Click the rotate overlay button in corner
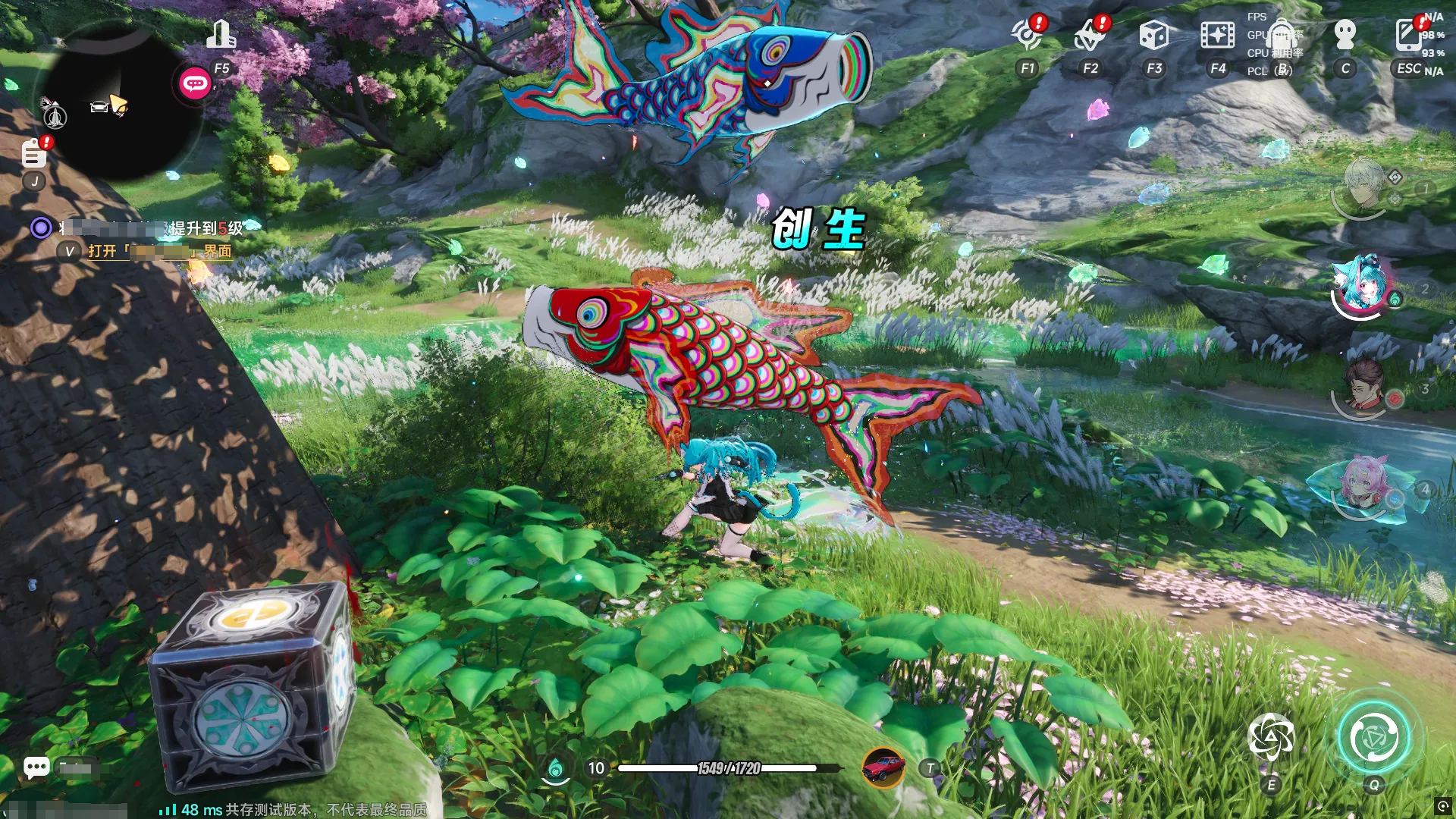Screen dimensions: 1456x819 tap(1442, 805)
